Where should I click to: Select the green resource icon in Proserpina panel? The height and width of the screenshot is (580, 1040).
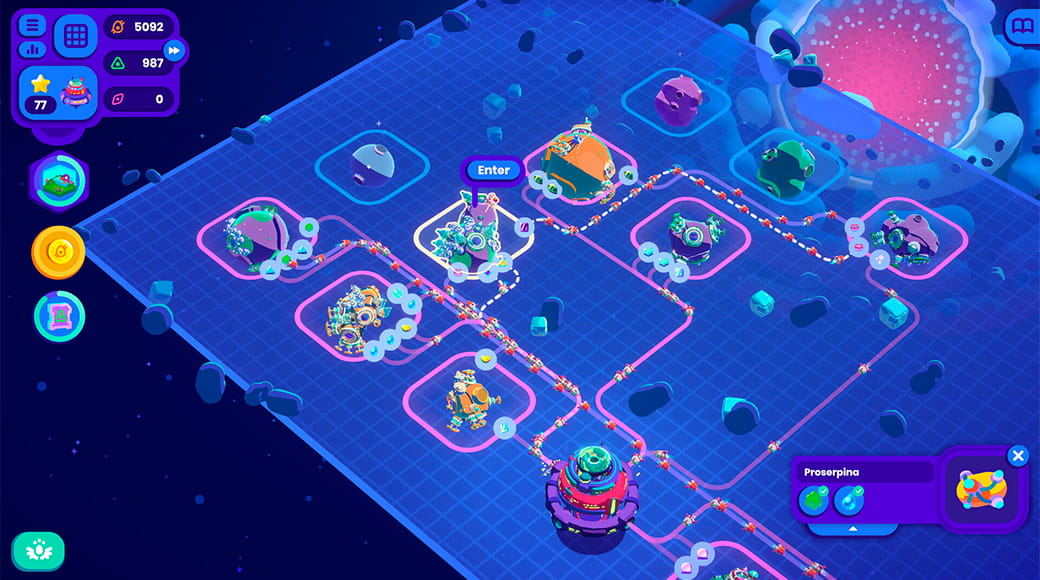[813, 499]
